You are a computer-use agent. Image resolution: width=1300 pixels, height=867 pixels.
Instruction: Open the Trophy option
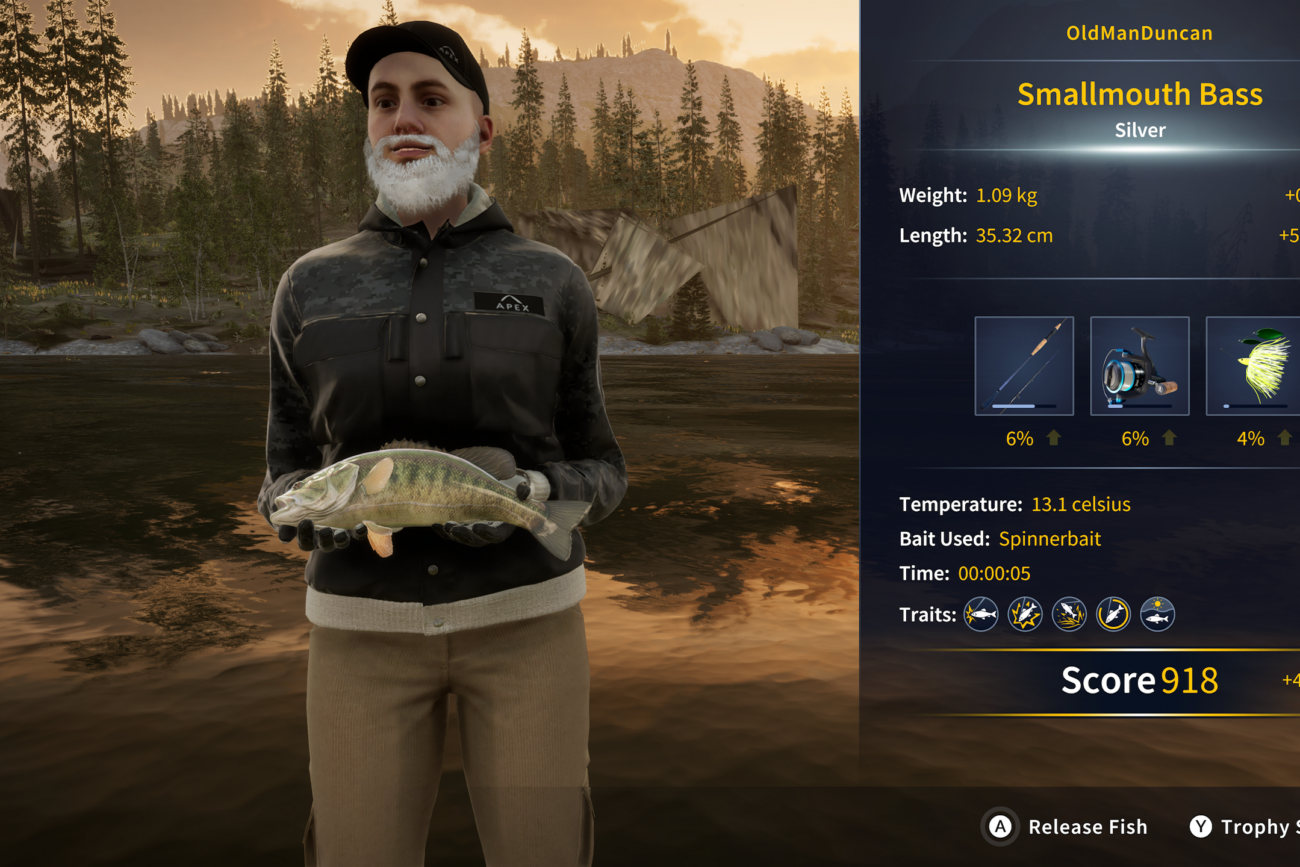coord(1245,827)
